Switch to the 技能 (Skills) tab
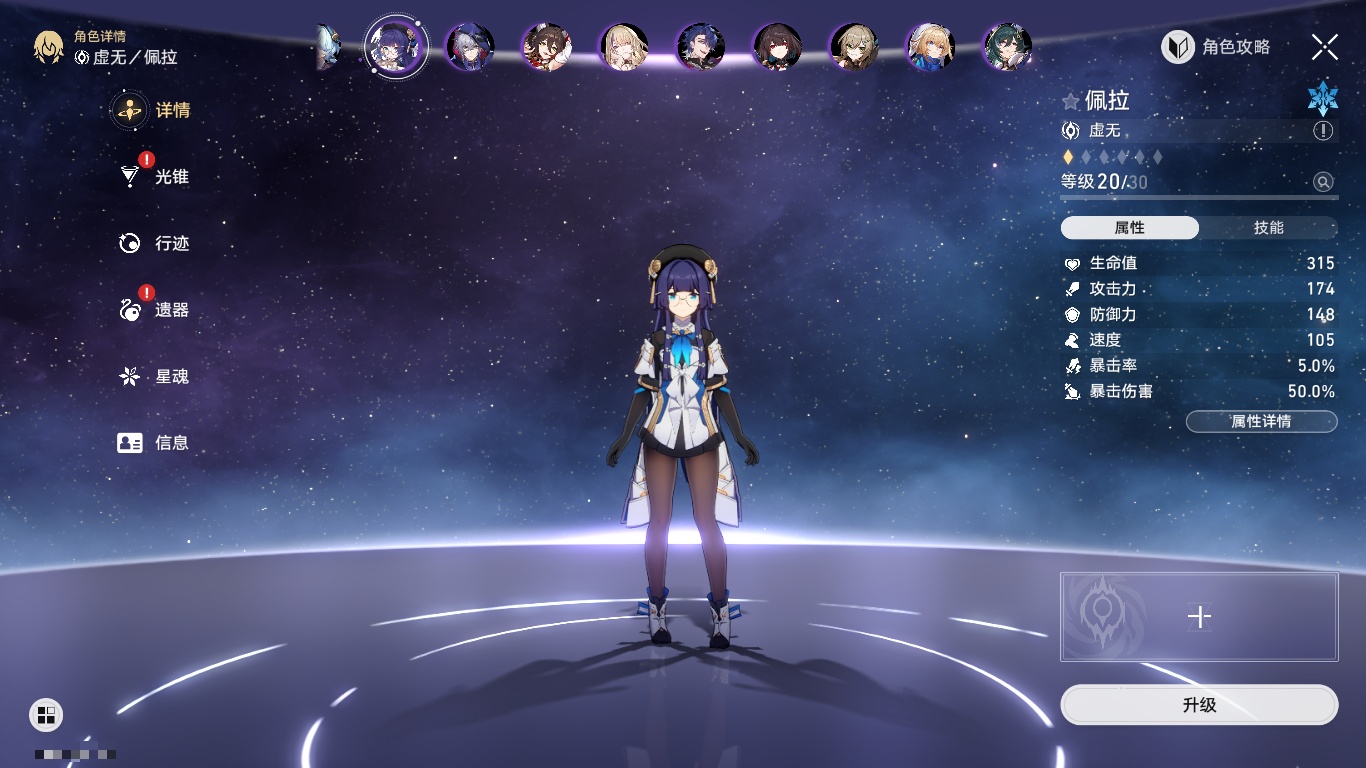Image resolution: width=1366 pixels, height=768 pixels. (1268, 228)
